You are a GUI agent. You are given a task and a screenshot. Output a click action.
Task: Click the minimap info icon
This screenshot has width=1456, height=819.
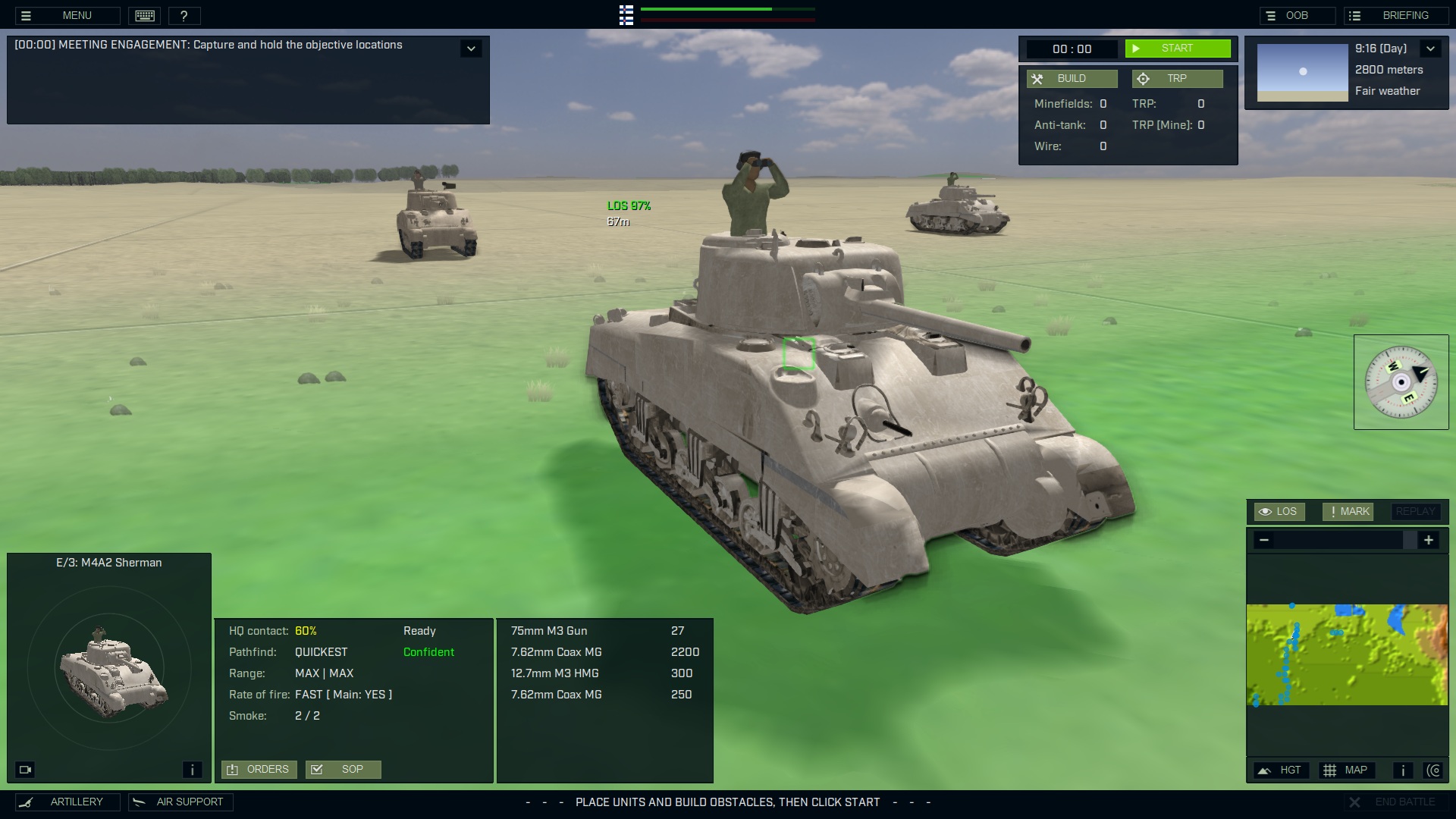coord(1402,770)
